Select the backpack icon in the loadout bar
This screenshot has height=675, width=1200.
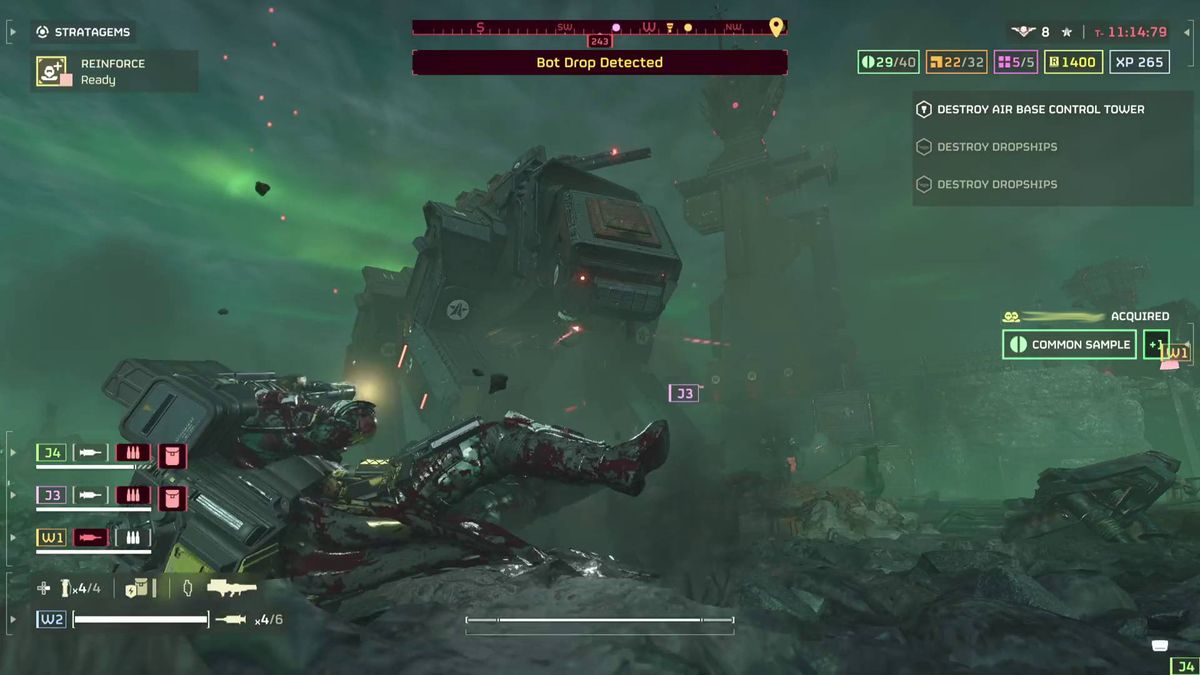[x=138, y=588]
